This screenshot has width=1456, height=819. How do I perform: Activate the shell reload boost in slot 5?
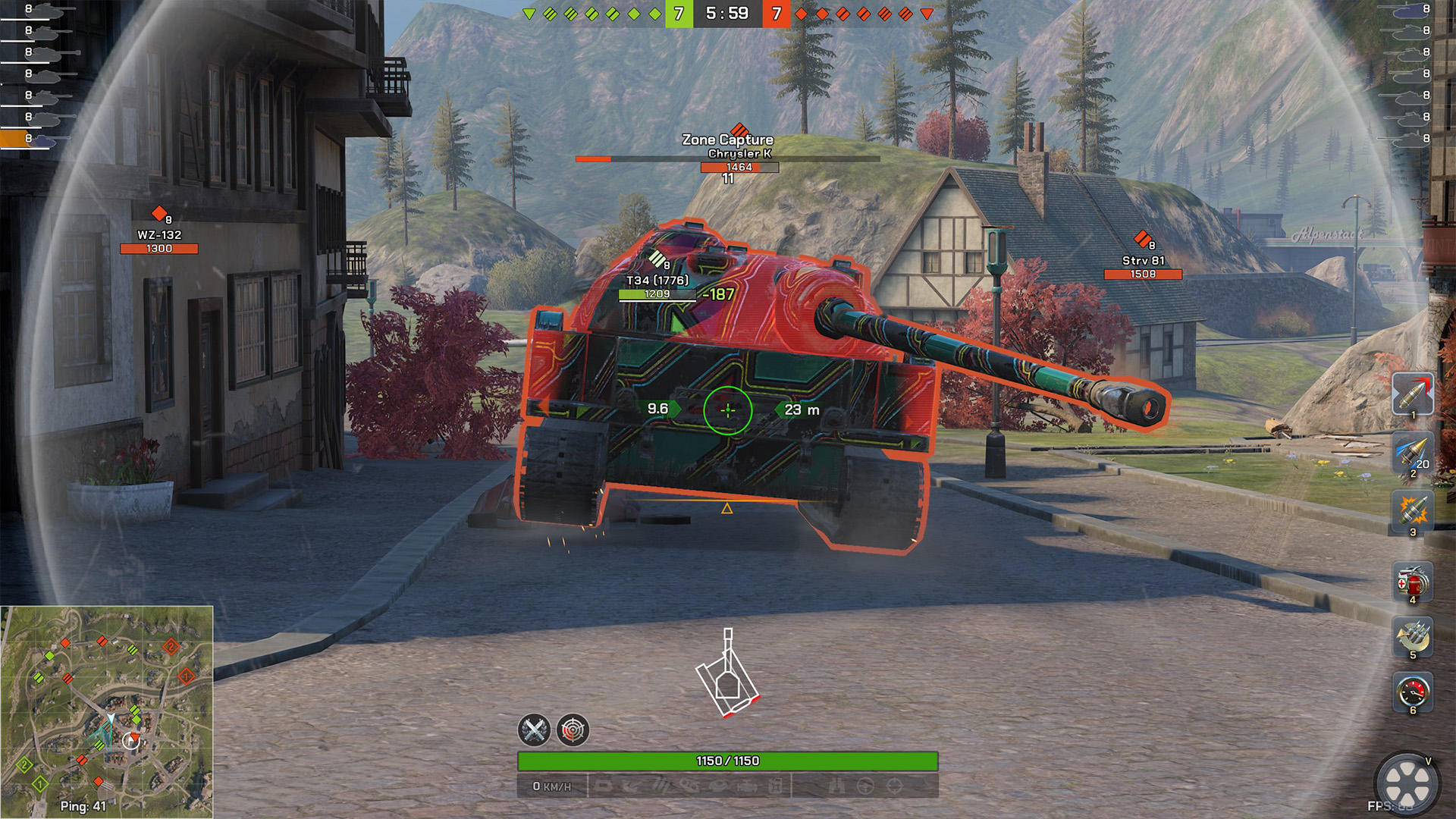pos(1412,635)
